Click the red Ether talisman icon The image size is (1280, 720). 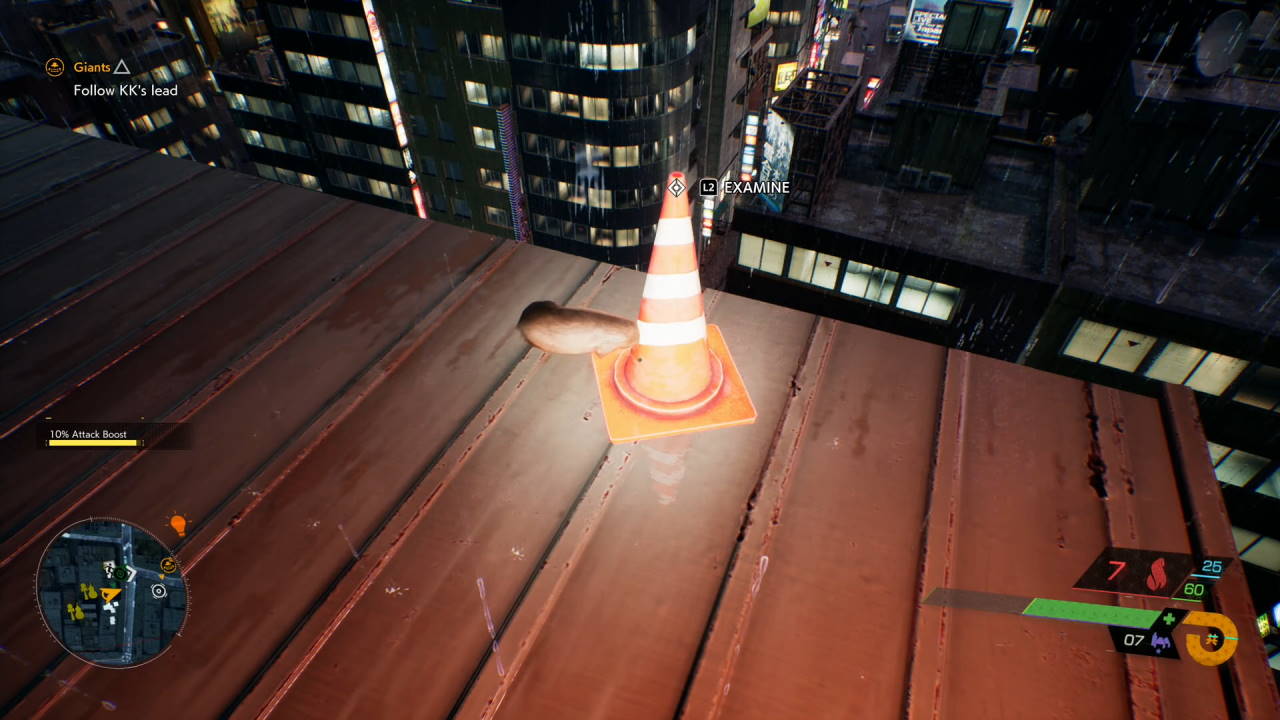tap(1157, 573)
